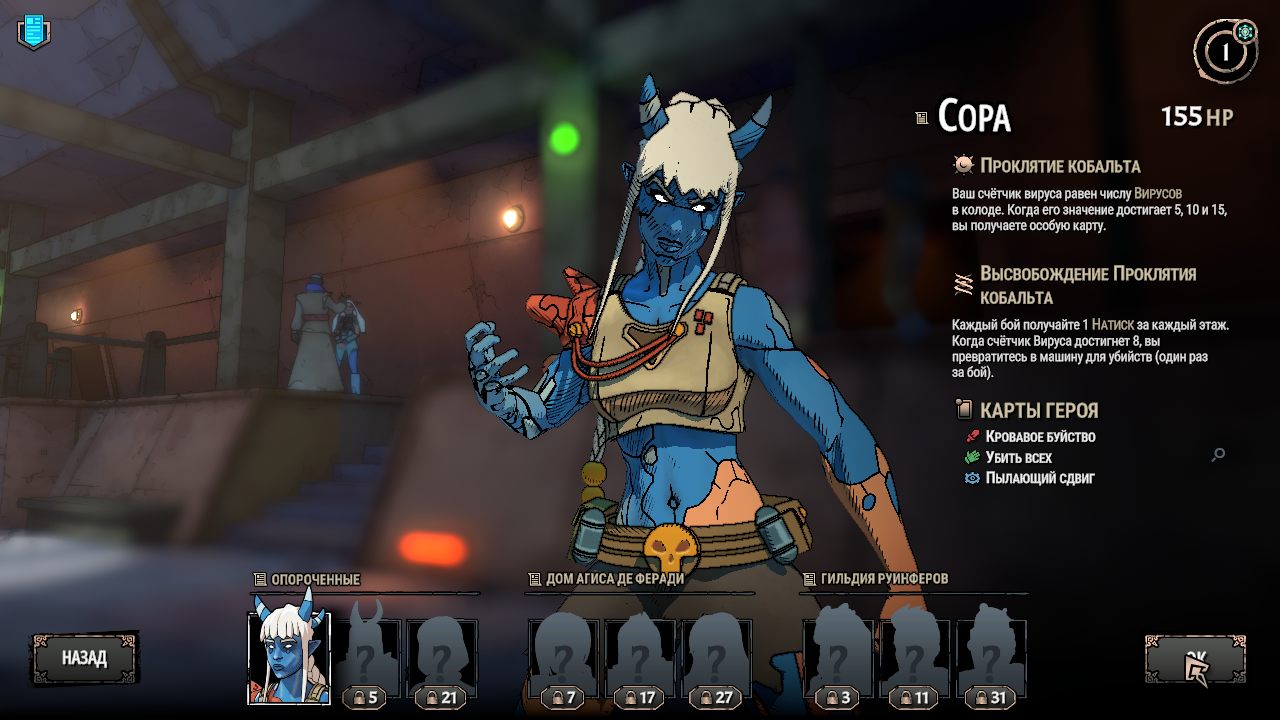Open the blue shield icon in the corner

pyautogui.click(x=33, y=31)
